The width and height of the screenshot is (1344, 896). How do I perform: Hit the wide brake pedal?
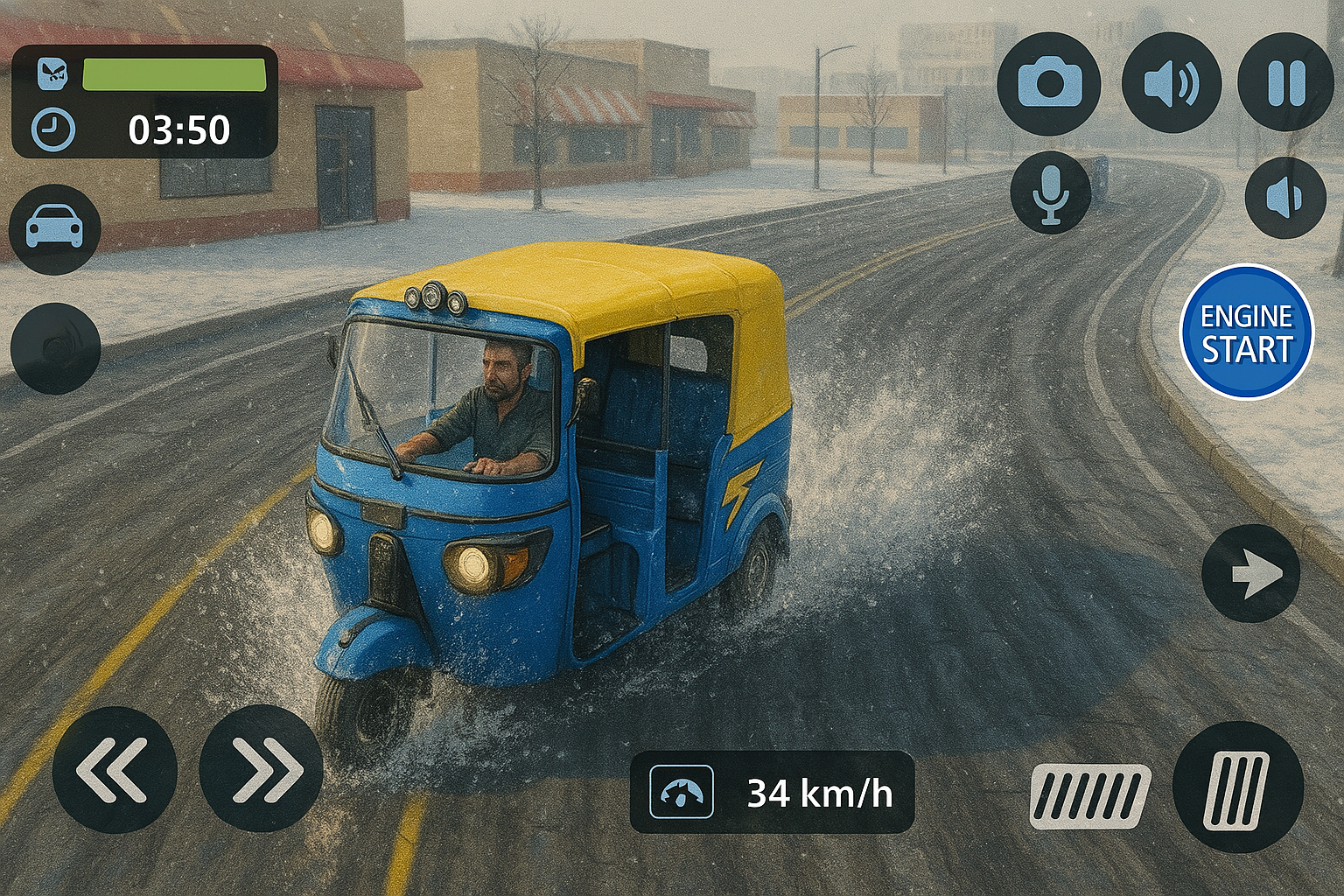pyautogui.click(x=1089, y=795)
